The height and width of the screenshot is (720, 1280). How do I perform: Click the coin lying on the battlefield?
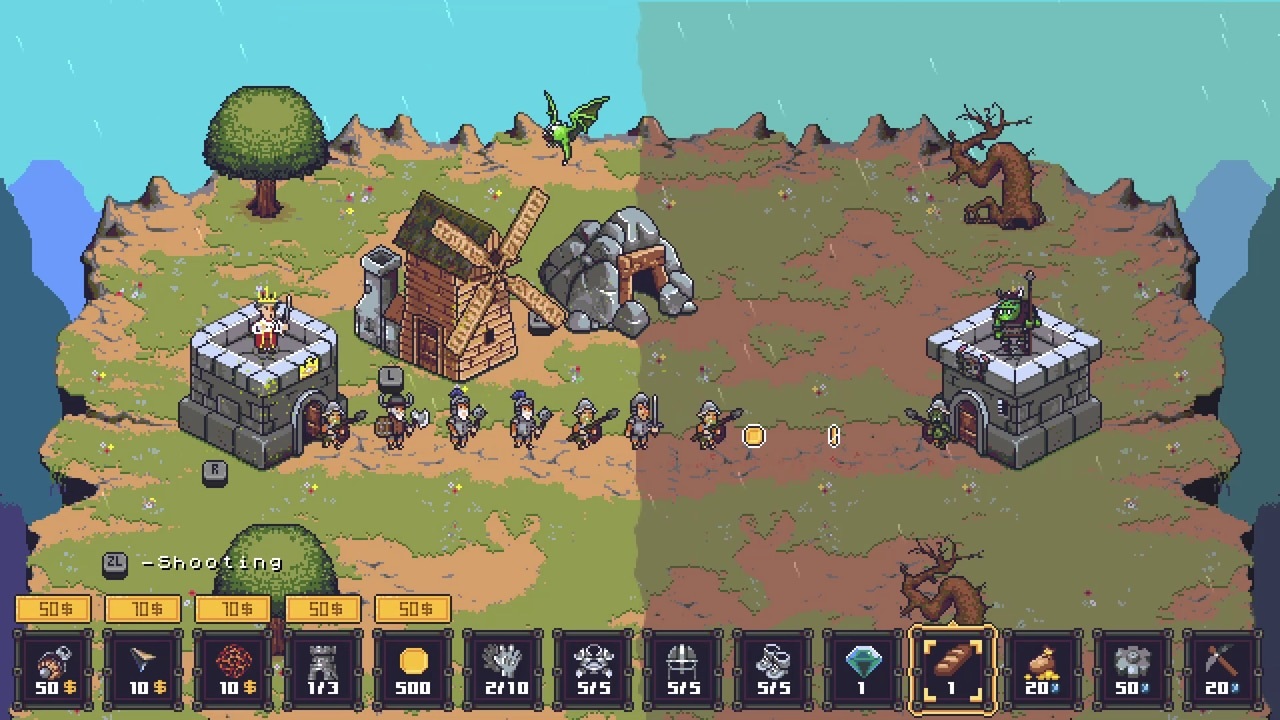point(753,436)
